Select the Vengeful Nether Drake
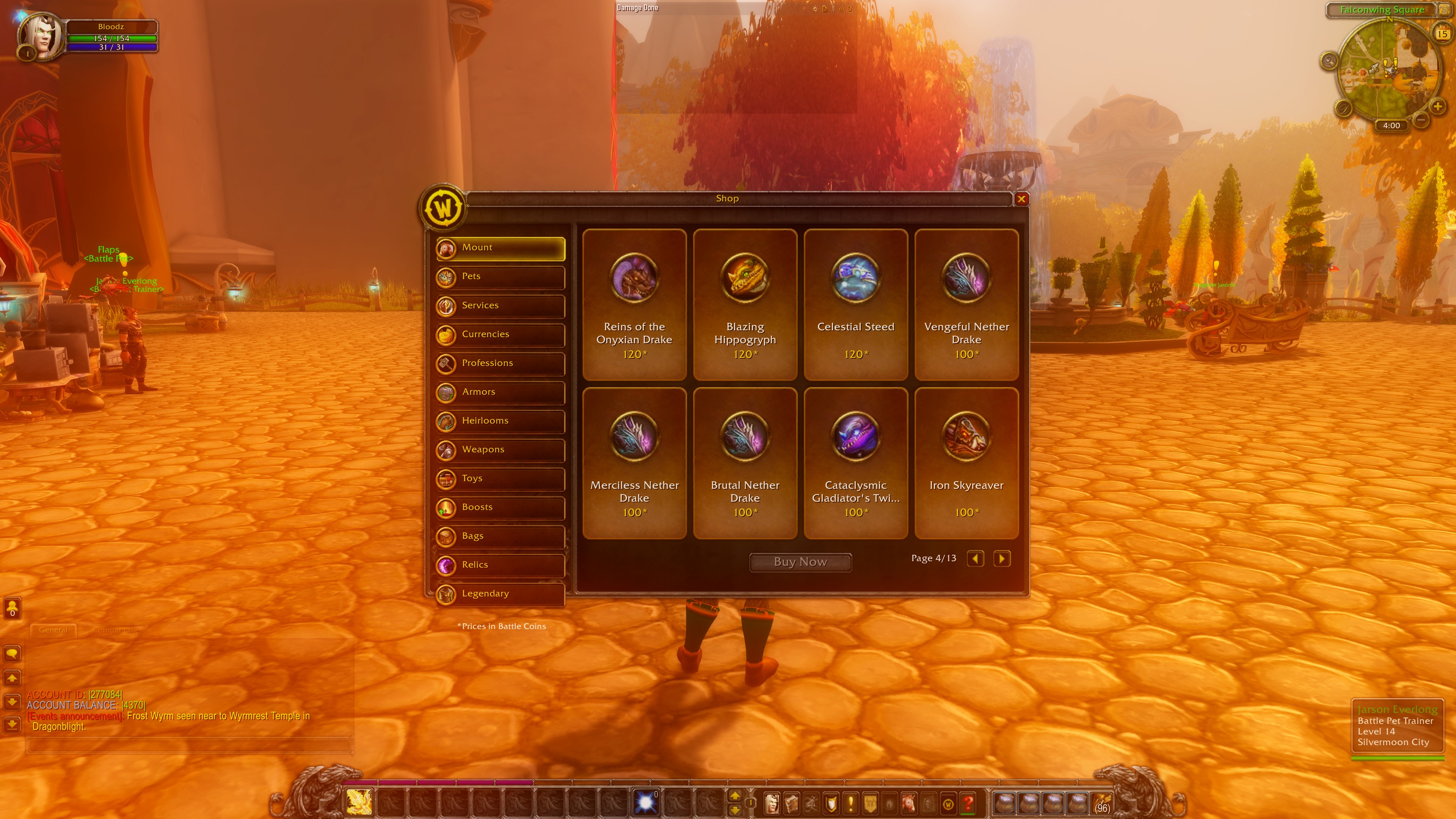1456x819 pixels. (x=966, y=304)
